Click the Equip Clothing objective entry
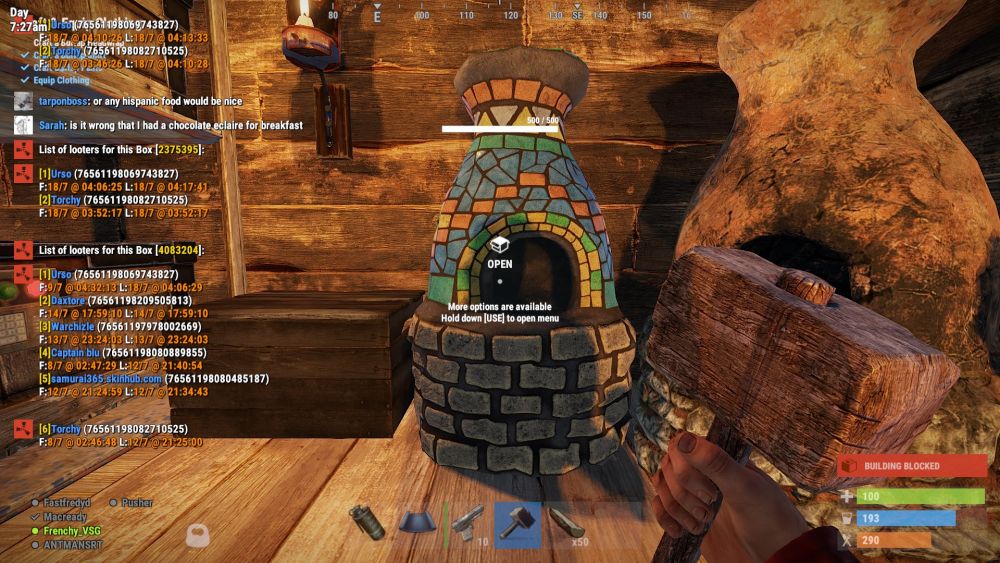Image resolution: width=1000 pixels, height=563 pixels. 60,80
